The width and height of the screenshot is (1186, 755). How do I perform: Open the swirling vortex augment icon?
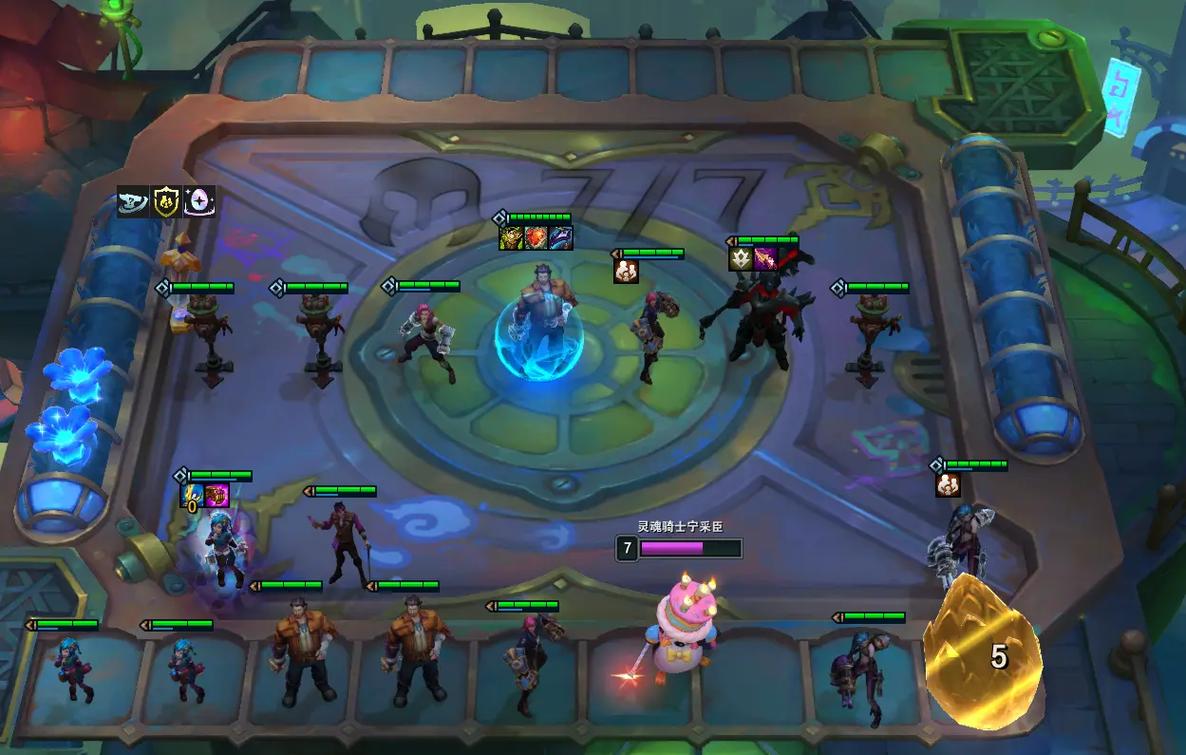[x=133, y=202]
